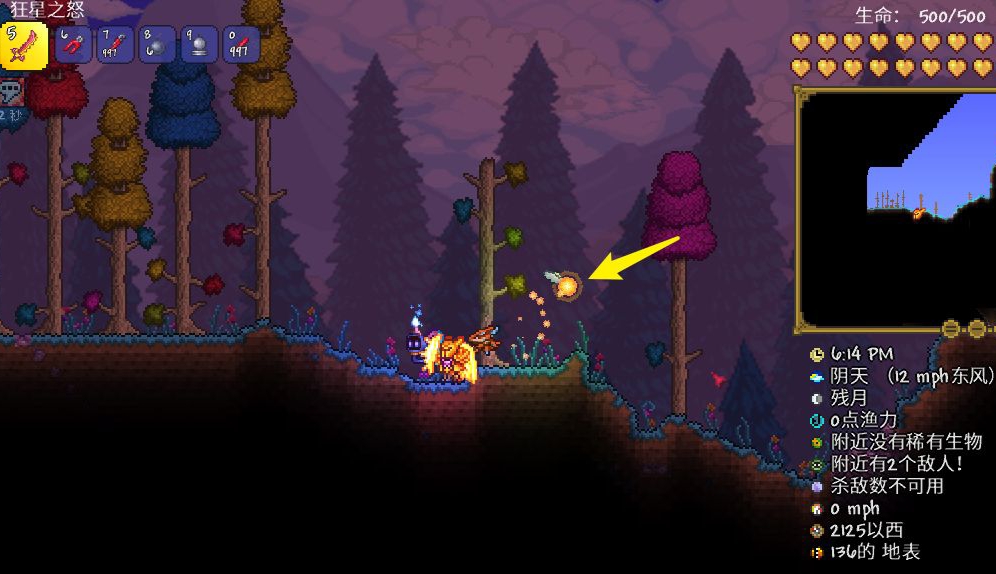
Task: Click the skull debuff icon under the hotbar
Action: coord(12,94)
